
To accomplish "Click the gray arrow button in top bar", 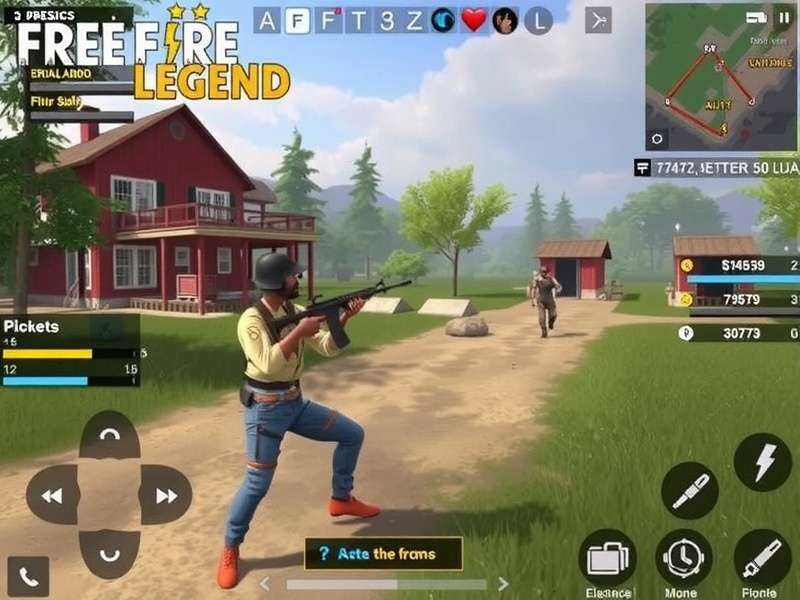I will tap(598, 20).
